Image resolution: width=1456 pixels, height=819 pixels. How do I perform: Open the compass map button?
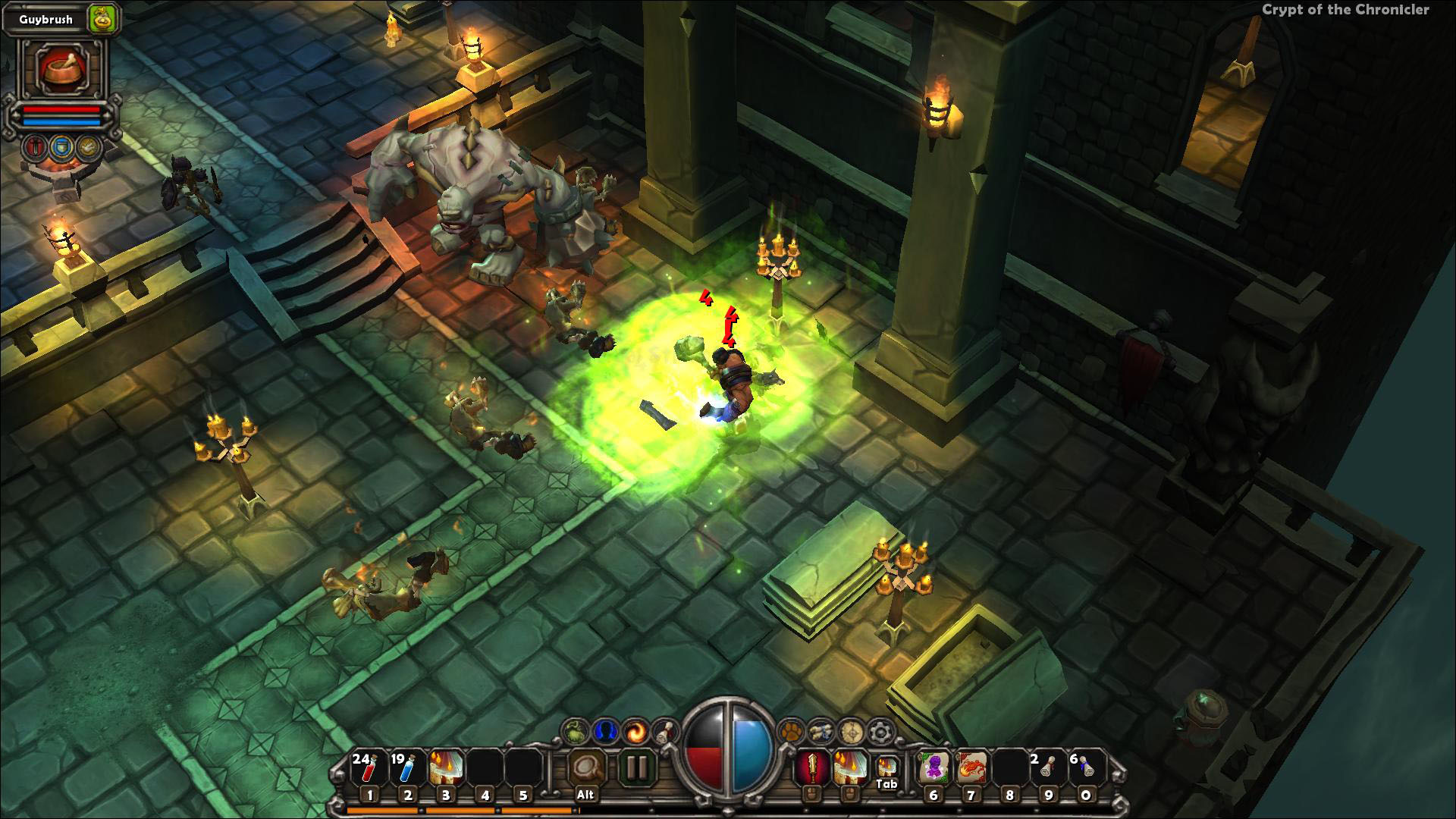(850, 732)
